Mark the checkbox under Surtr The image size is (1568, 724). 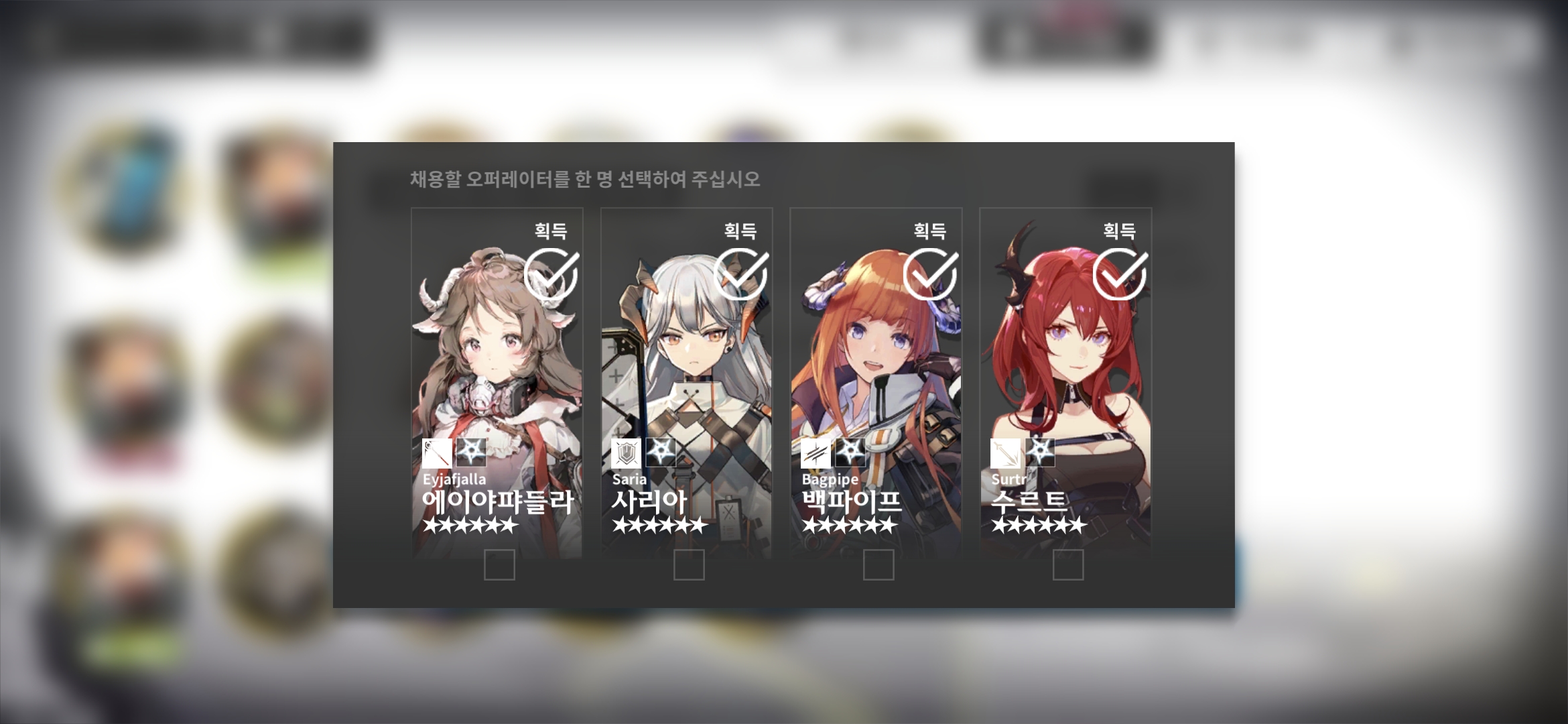click(x=1068, y=564)
